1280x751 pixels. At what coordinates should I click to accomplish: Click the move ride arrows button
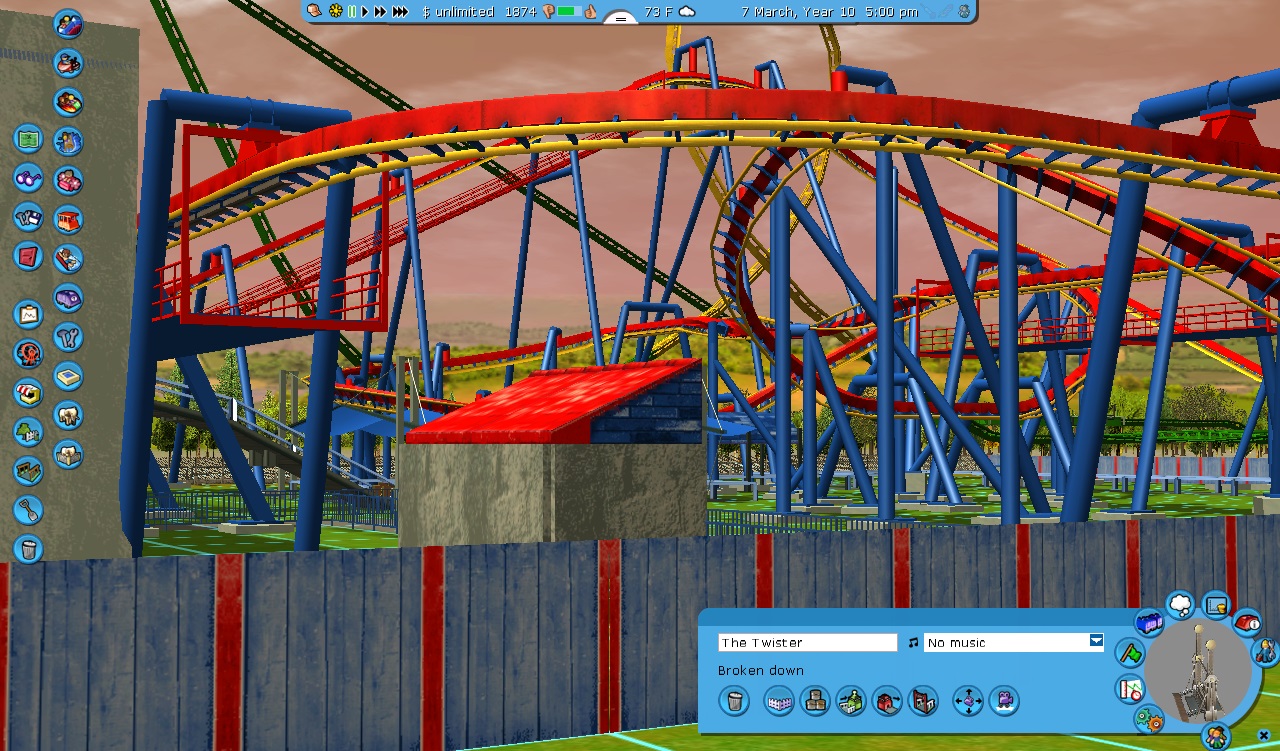point(968,701)
